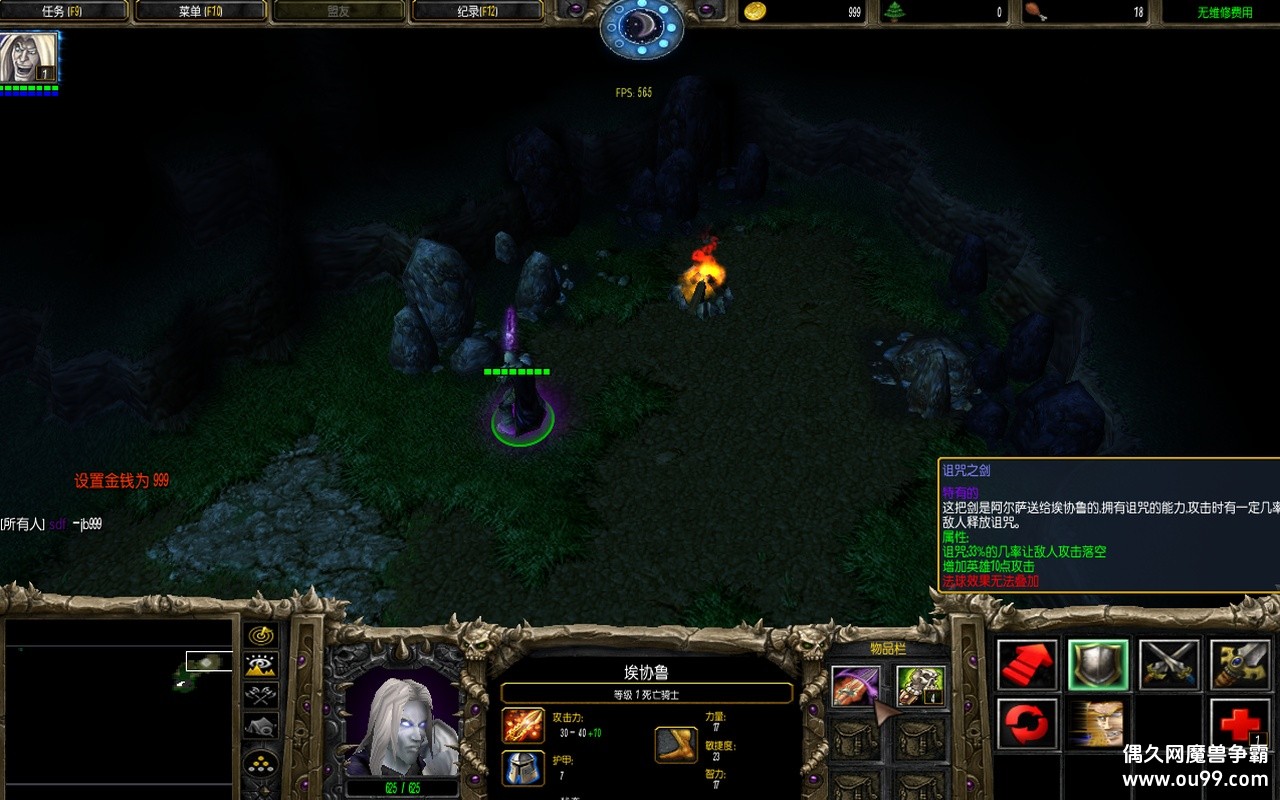Open the 任务 (F9) quests menu
The height and width of the screenshot is (800, 1280).
pyautogui.click(x=65, y=12)
